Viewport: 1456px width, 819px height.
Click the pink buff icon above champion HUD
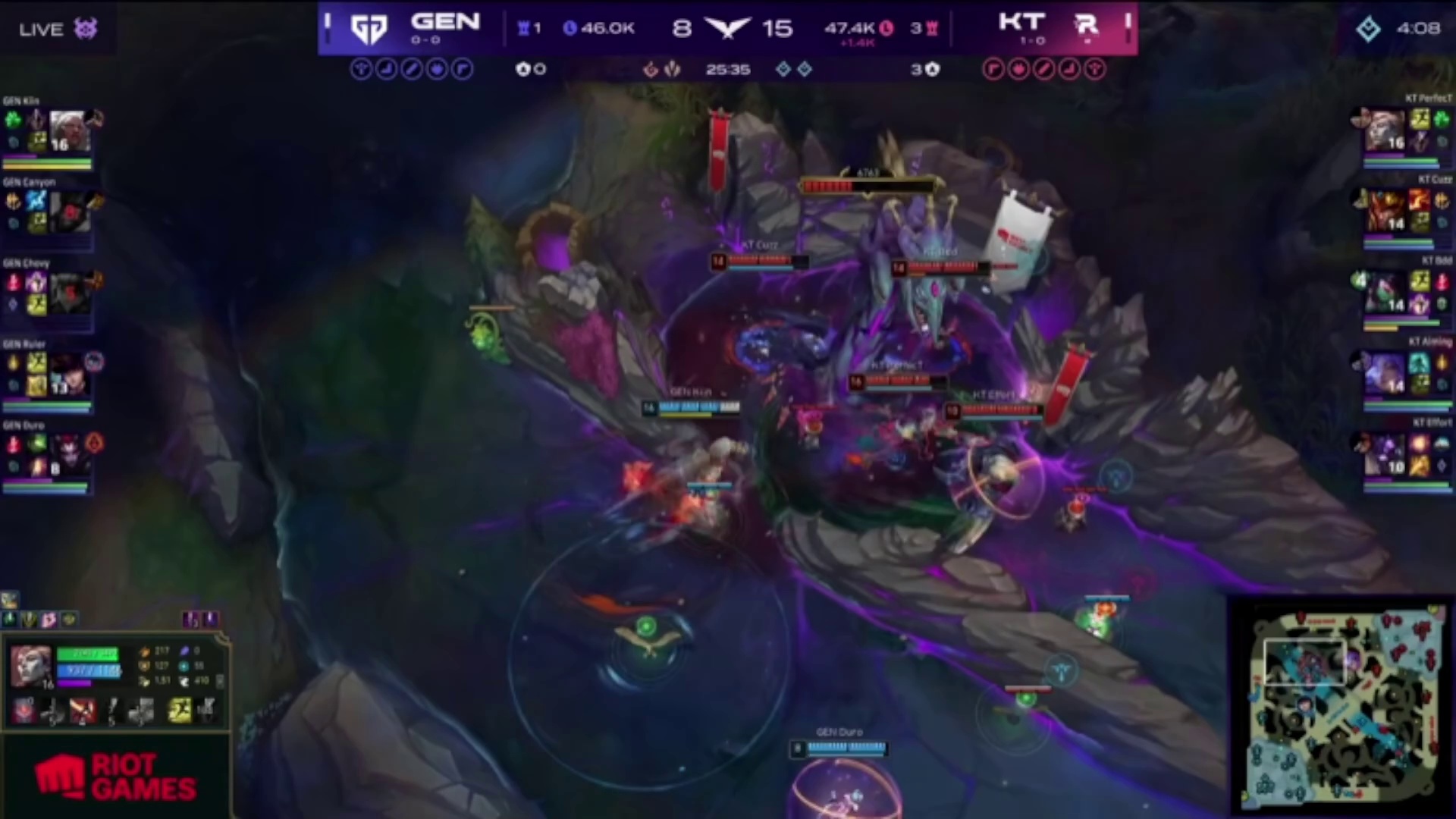[x=49, y=620]
